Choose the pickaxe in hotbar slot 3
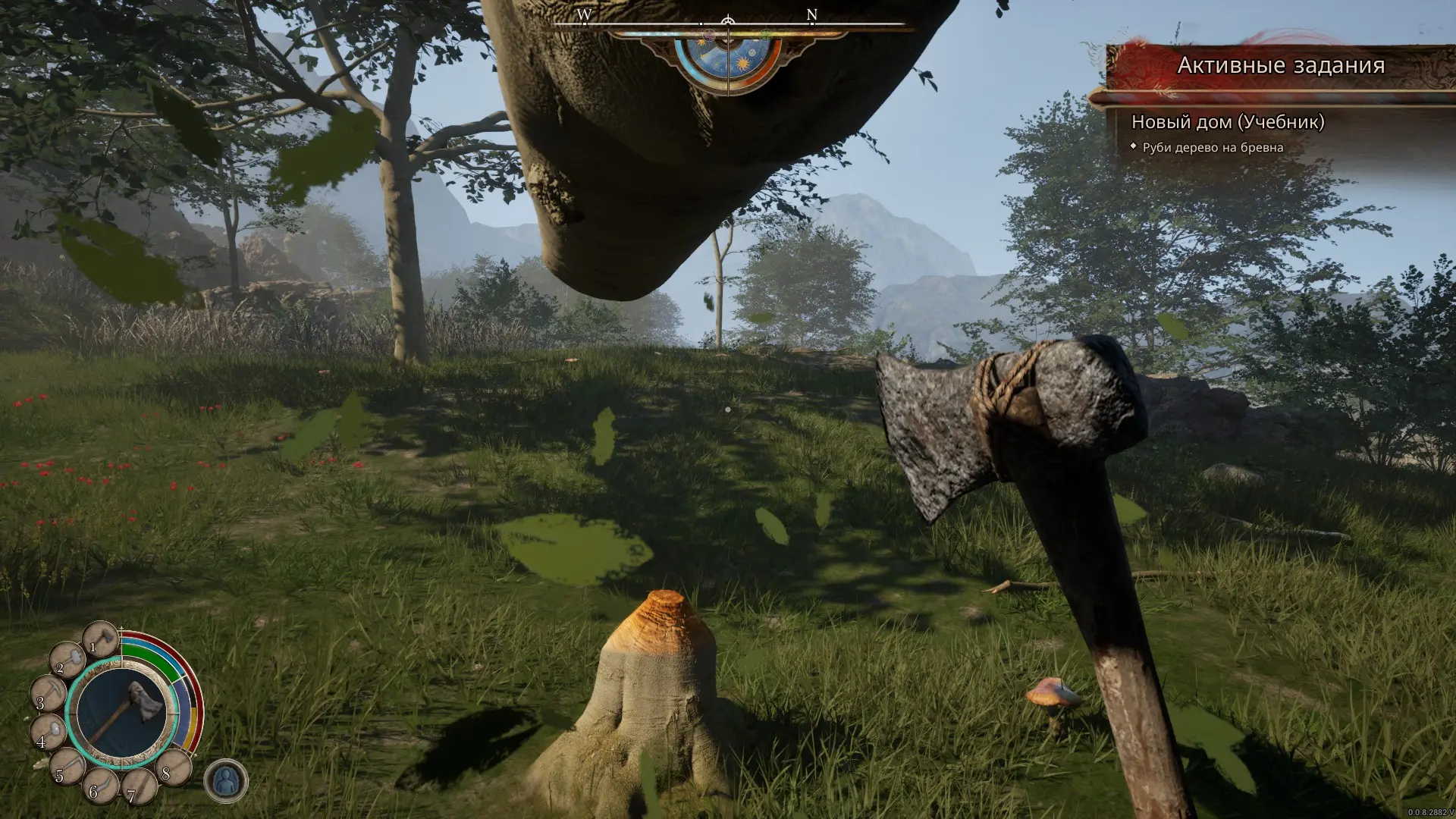The height and width of the screenshot is (819, 1456). pyautogui.click(x=48, y=694)
